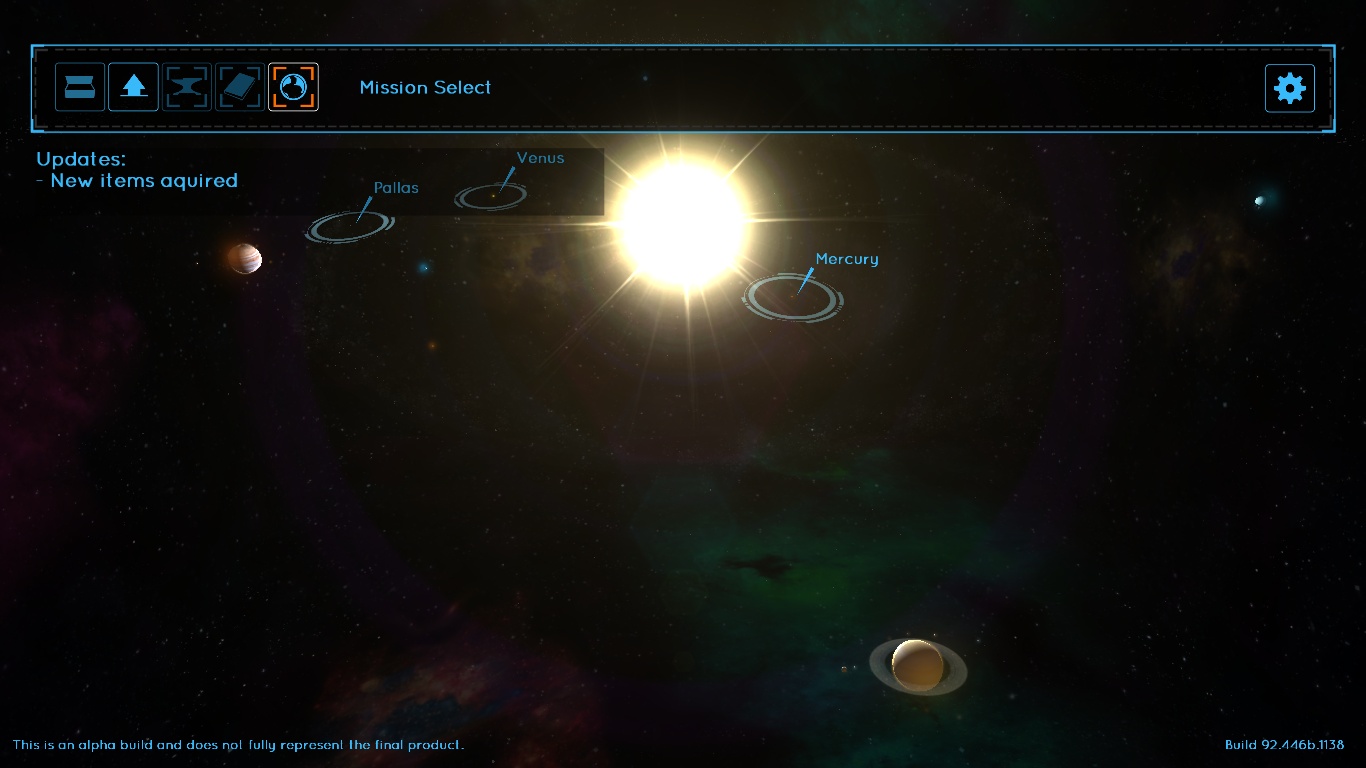Open the book journal icon
This screenshot has height=768, width=1366.
(x=240, y=88)
